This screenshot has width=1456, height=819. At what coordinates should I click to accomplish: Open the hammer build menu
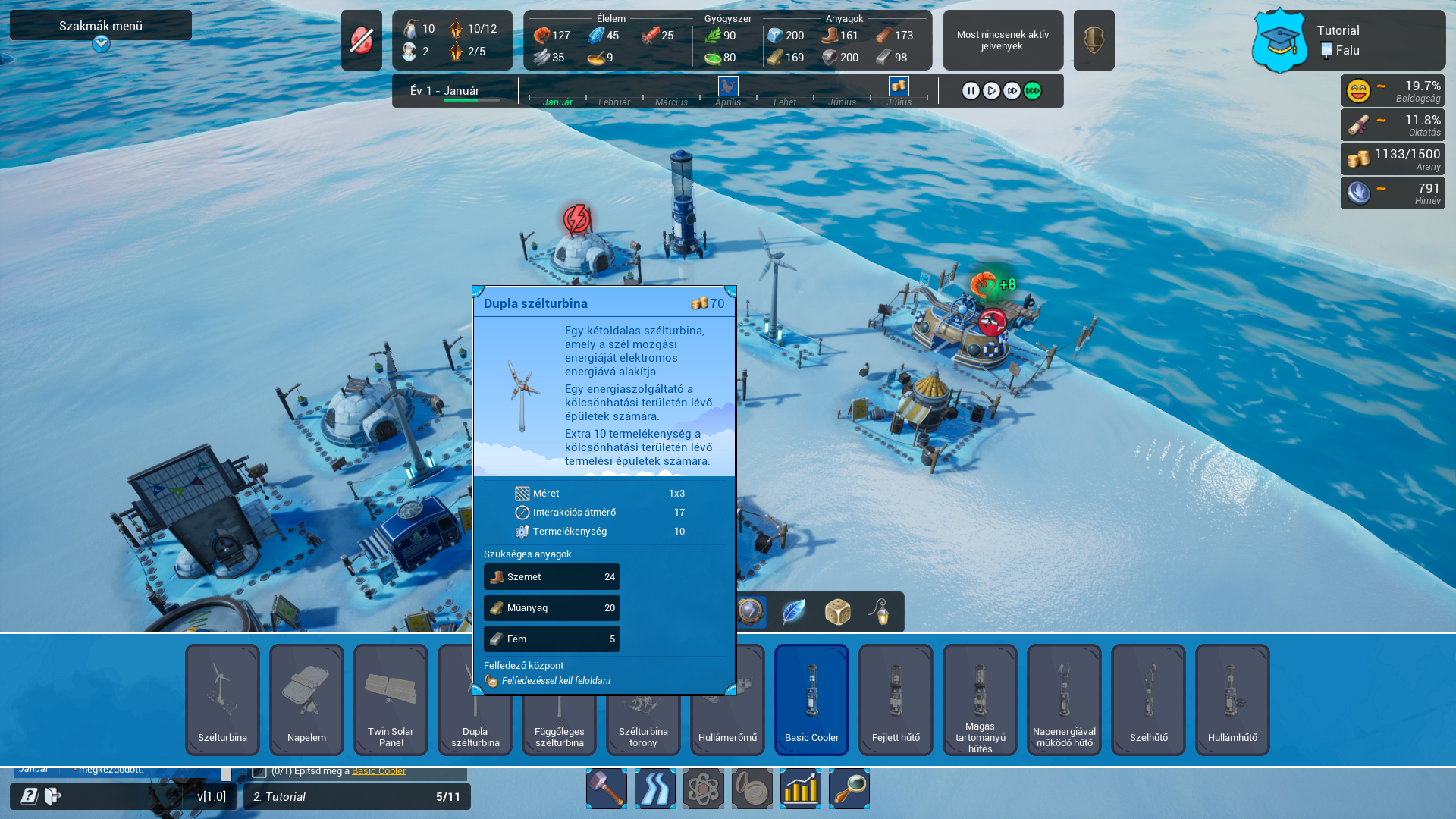click(607, 789)
